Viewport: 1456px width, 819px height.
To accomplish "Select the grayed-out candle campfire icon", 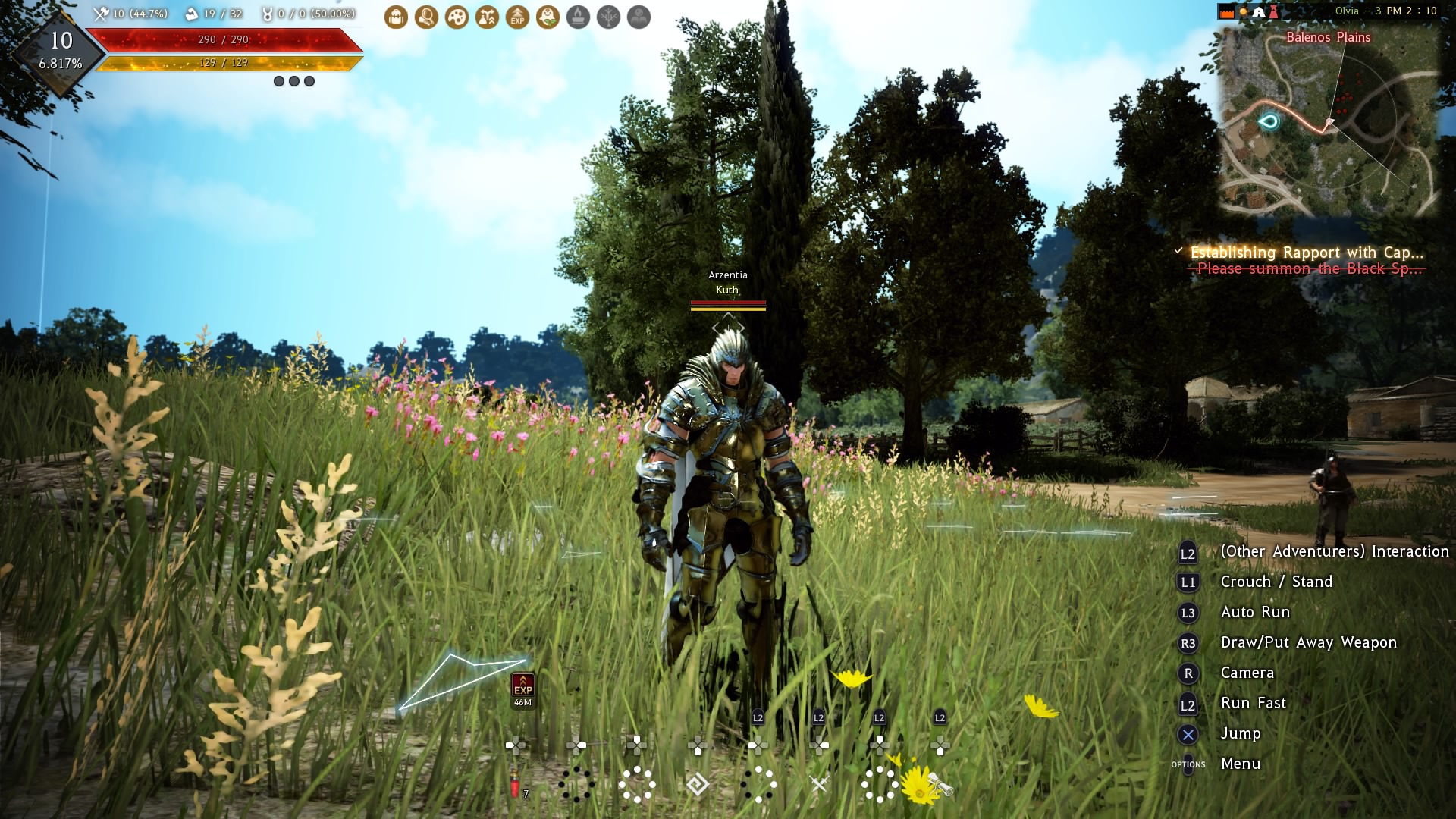I will coord(578,17).
